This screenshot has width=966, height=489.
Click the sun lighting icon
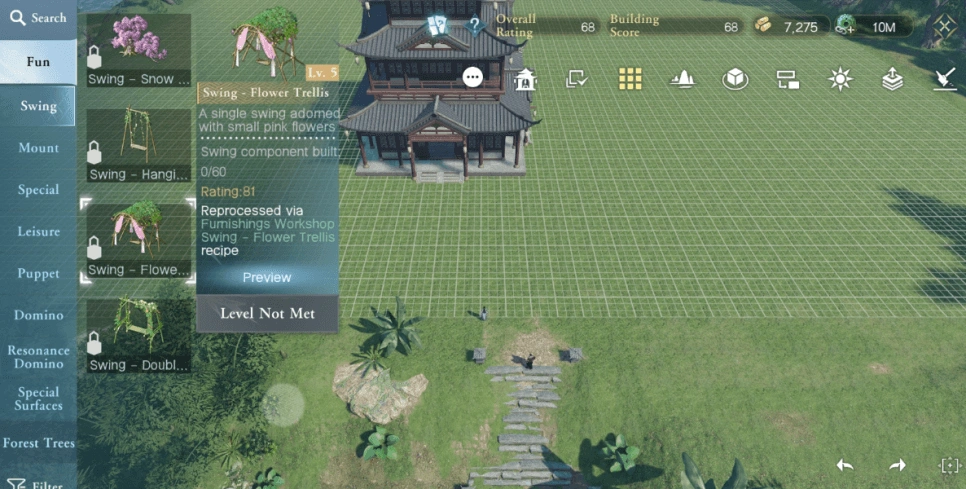(x=840, y=79)
